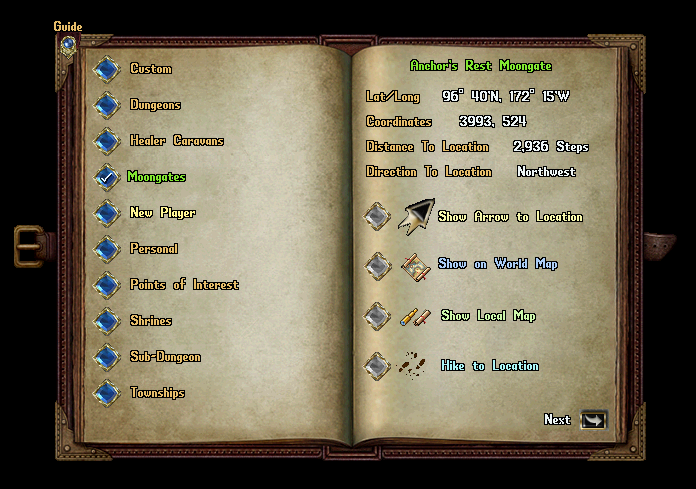Click Show on World Map
This screenshot has width=696, height=489.
tap(377, 265)
